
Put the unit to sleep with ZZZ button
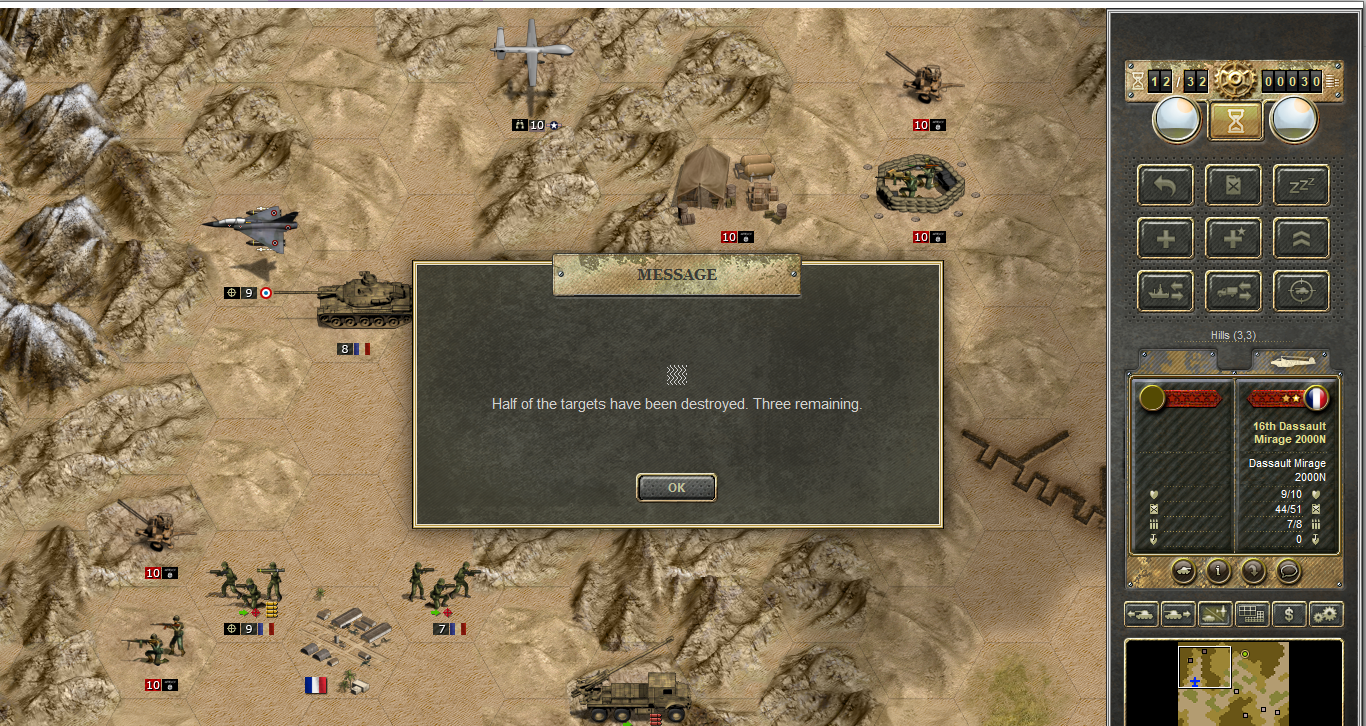(1301, 185)
